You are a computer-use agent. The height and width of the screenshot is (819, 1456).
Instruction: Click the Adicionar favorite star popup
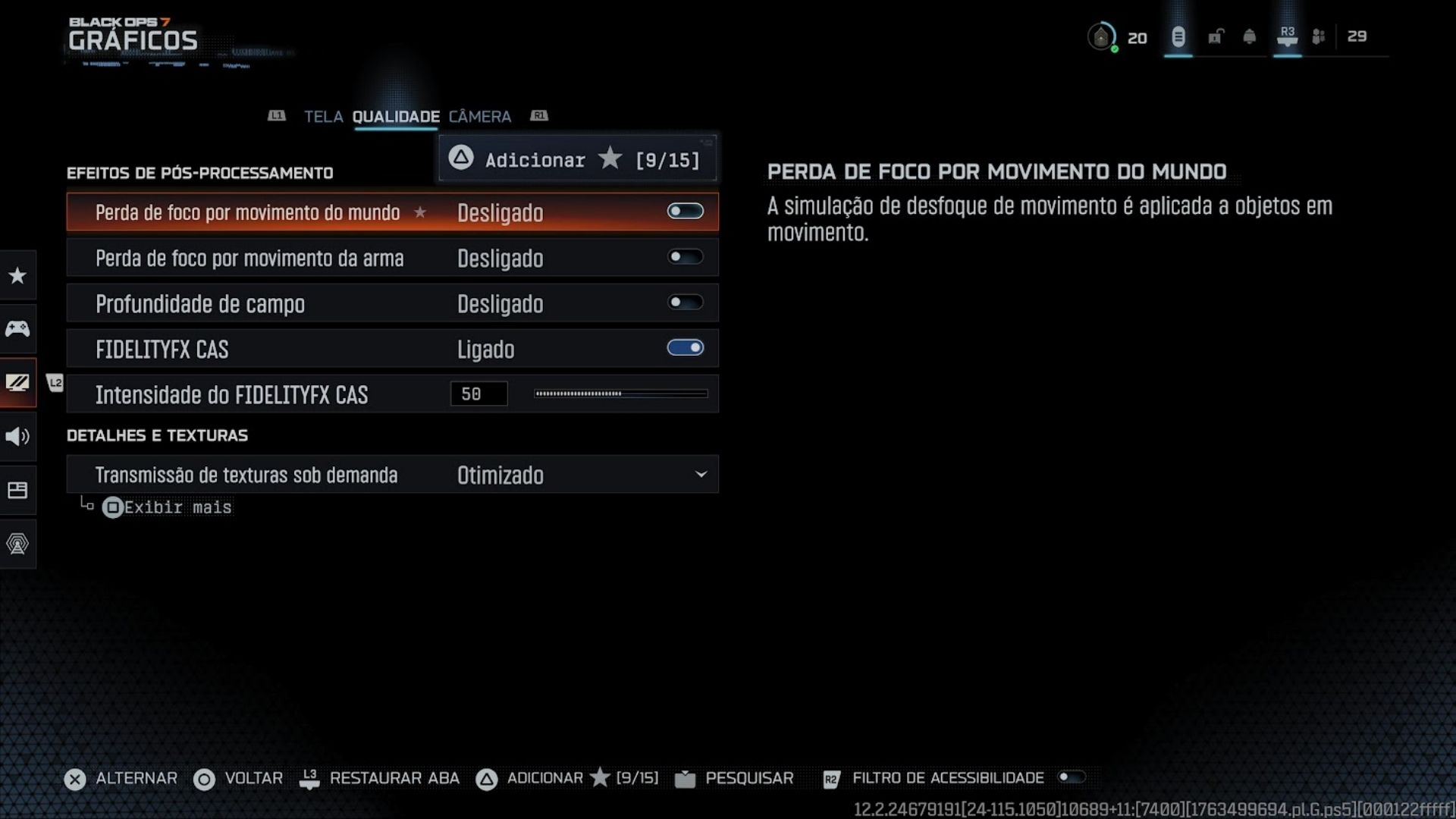coord(577,159)
